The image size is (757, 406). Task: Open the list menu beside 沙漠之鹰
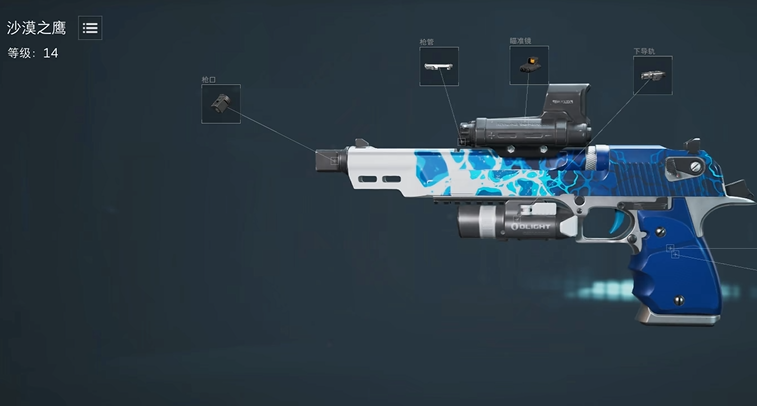pyautogui.click(x=90, y=28)
